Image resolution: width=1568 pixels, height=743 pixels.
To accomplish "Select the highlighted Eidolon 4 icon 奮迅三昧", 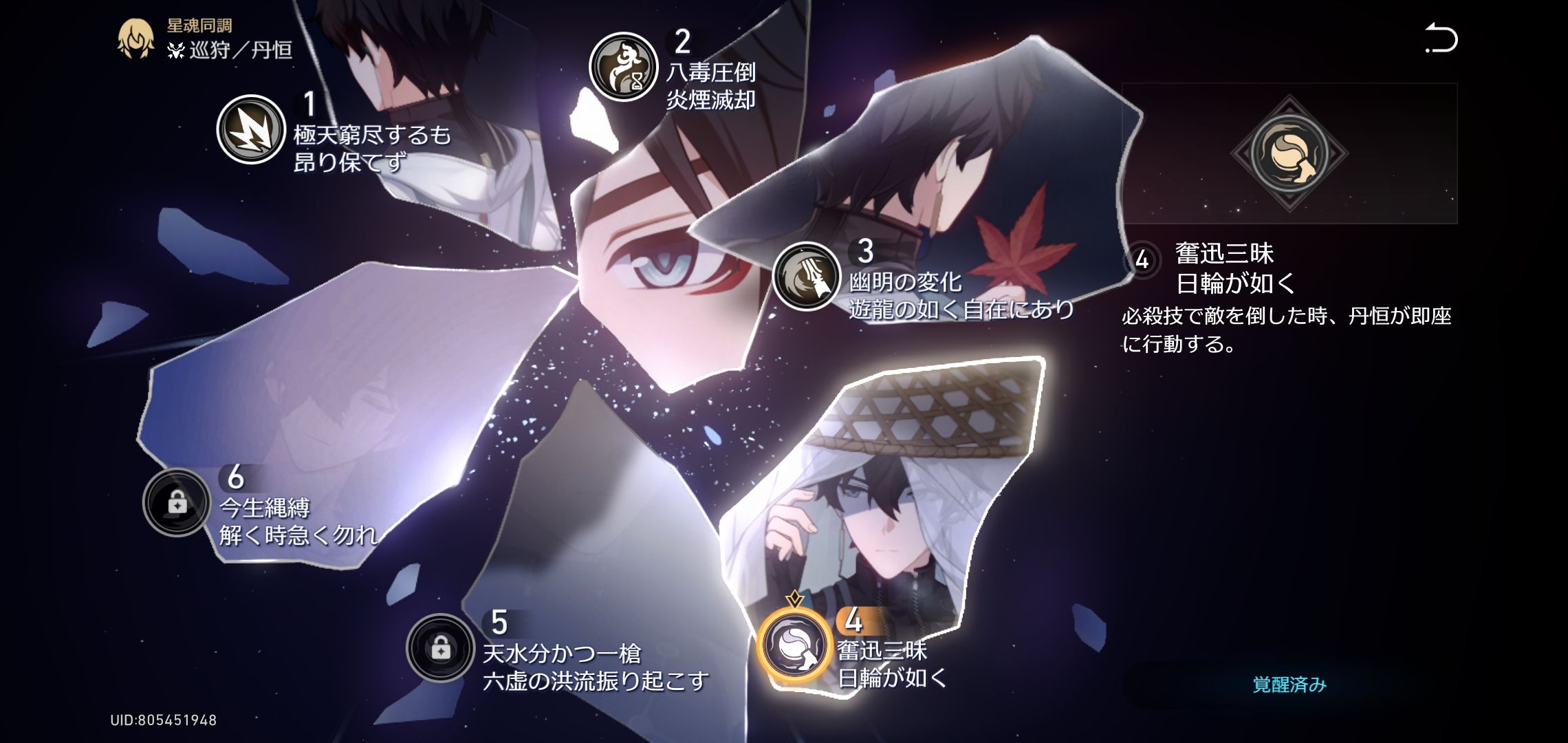I will (x=794, y=643).
